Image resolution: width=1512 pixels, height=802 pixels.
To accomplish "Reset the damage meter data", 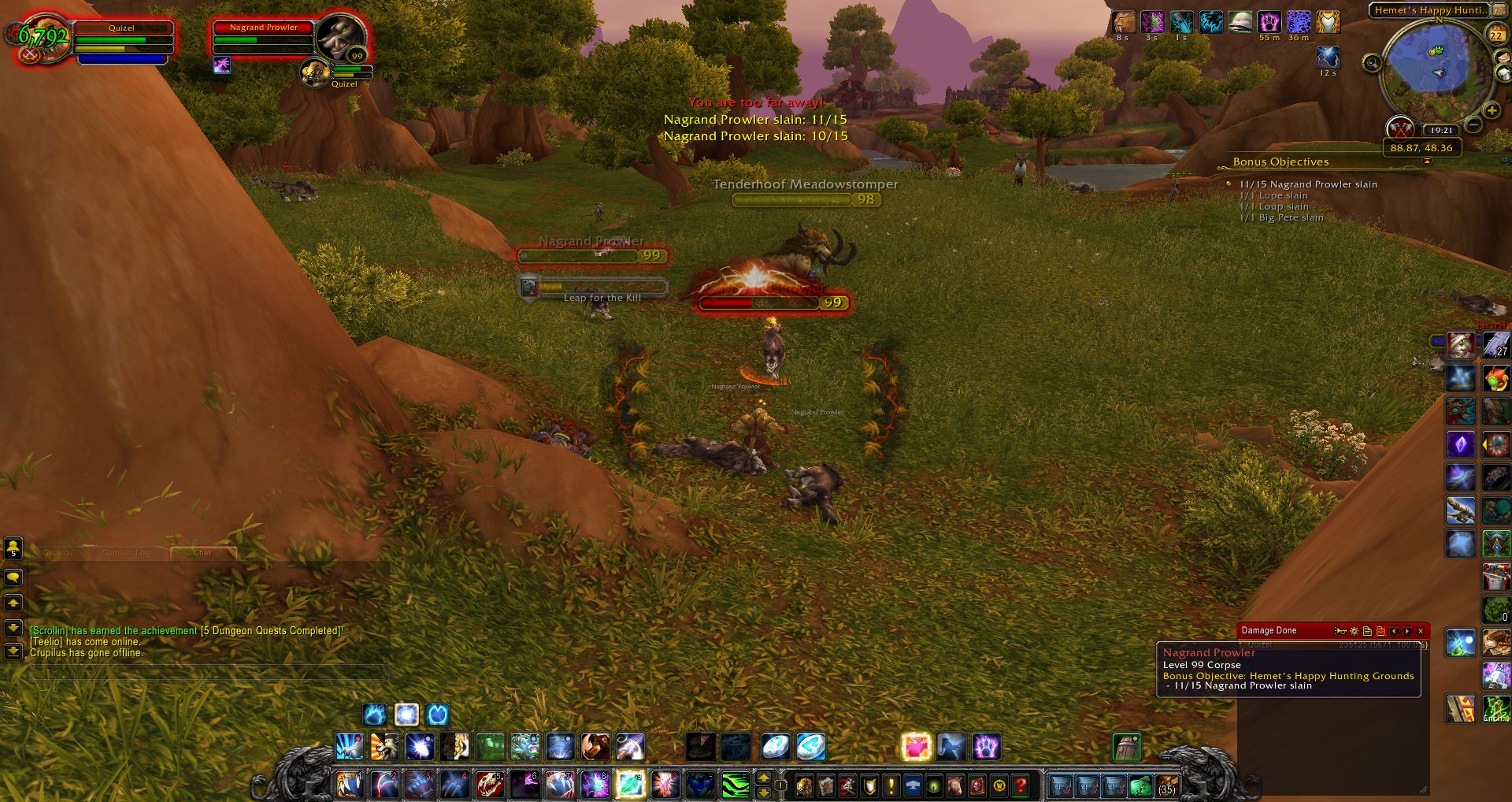I will (x=1380, y=631).
